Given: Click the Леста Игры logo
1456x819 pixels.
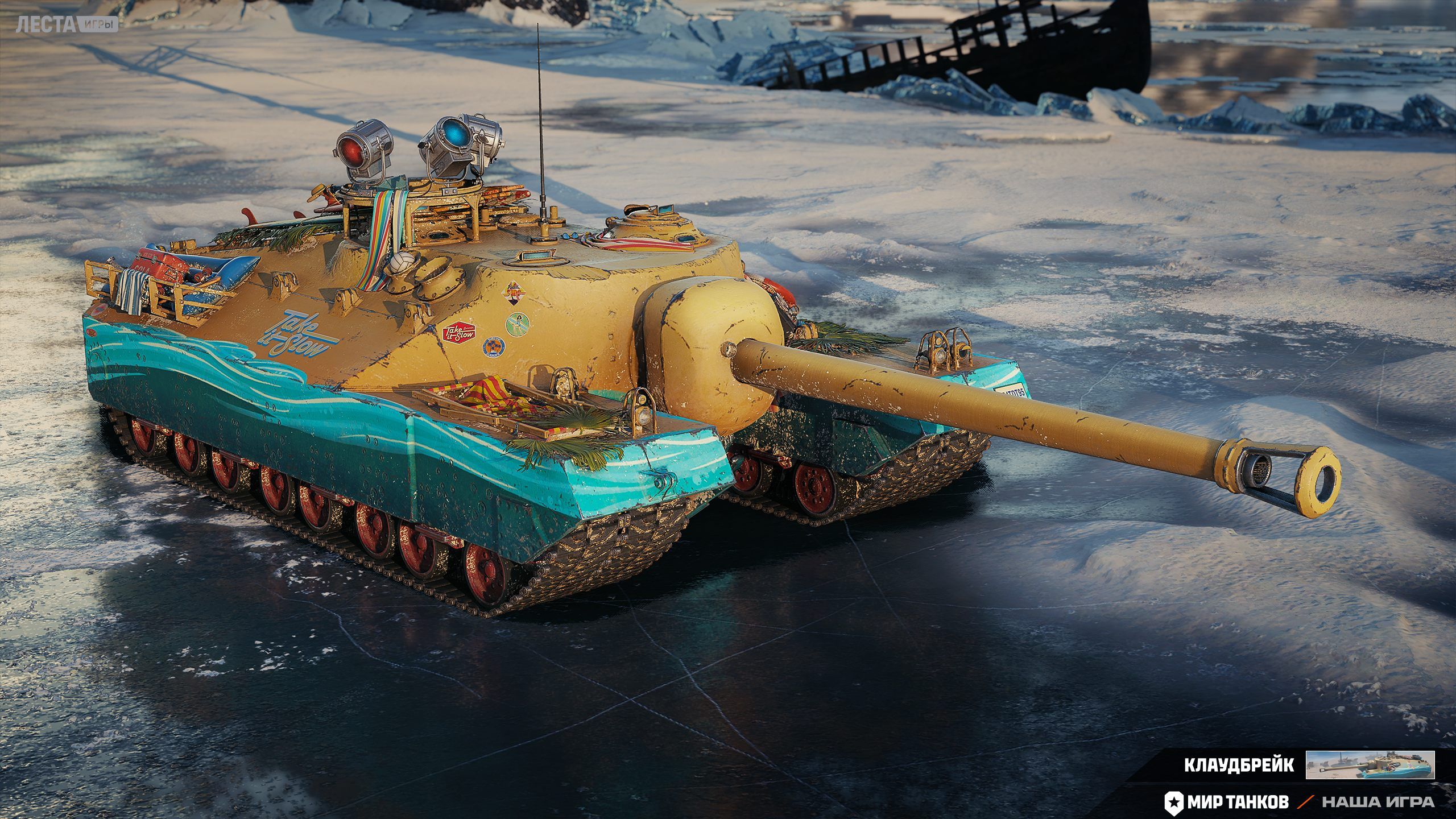Looking at the screenshot, I should pos(67,25).
